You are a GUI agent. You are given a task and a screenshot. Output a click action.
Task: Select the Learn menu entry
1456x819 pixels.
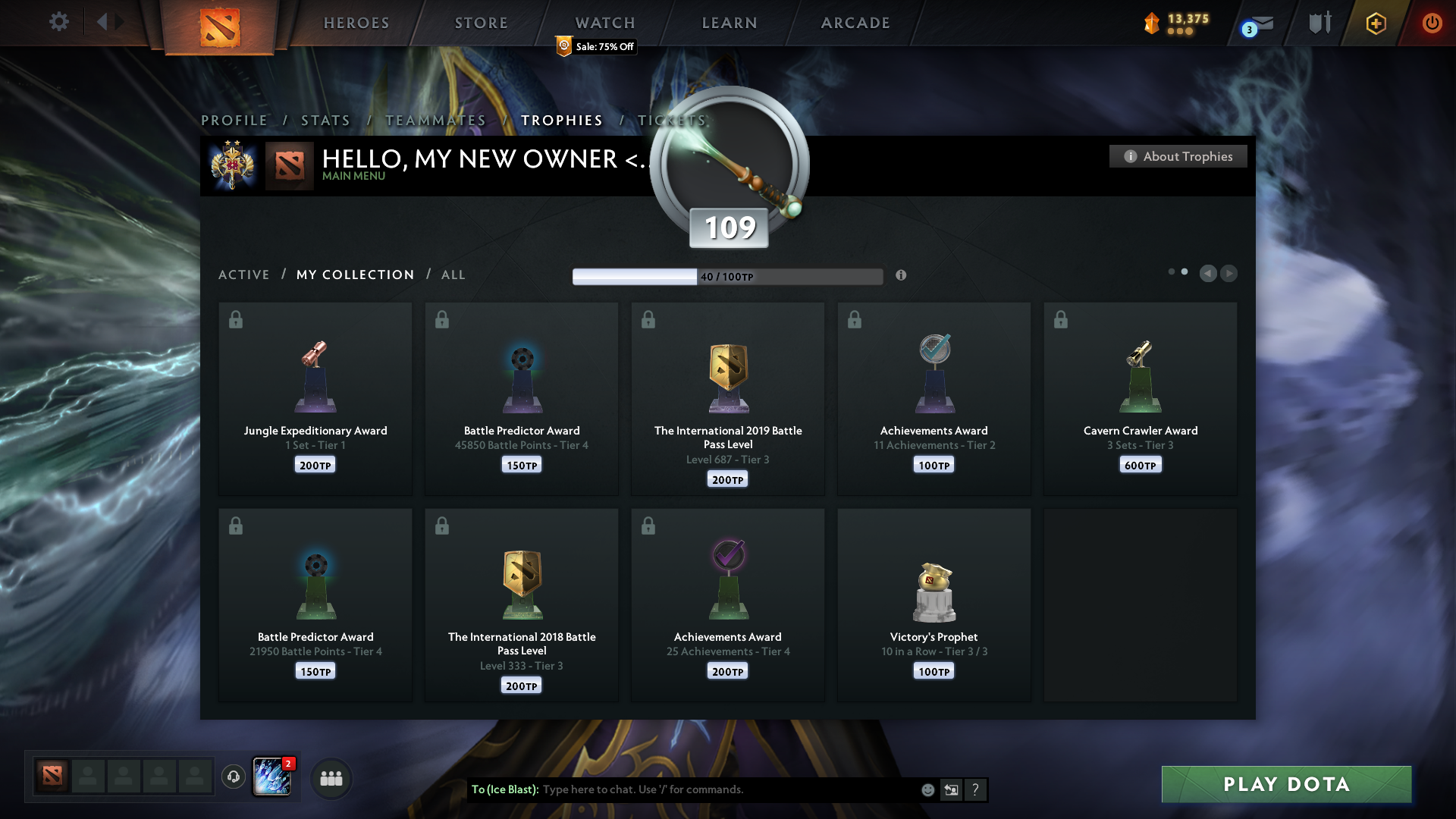point(730,23)
